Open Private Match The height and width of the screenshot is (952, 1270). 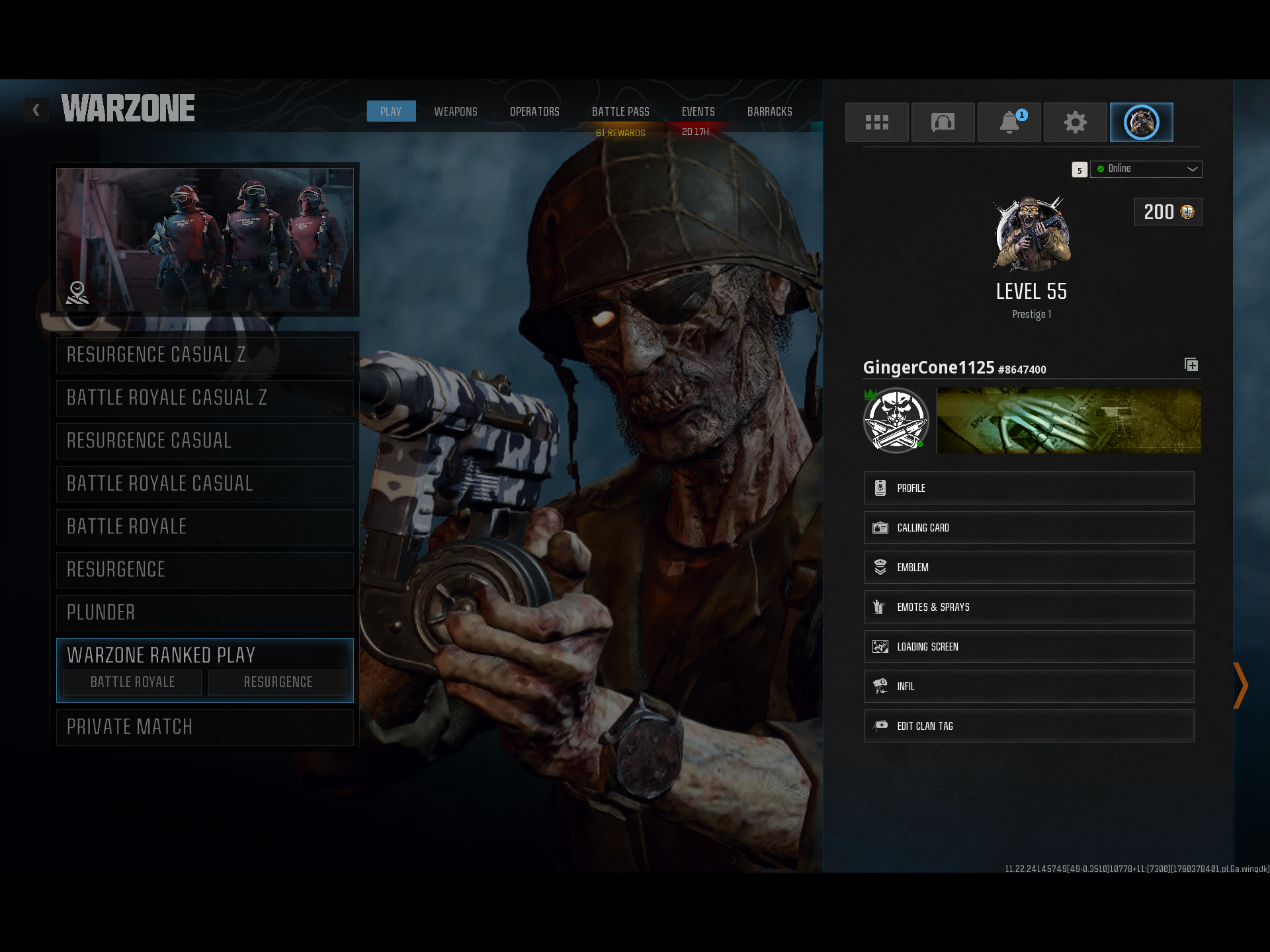pos(205,727)
